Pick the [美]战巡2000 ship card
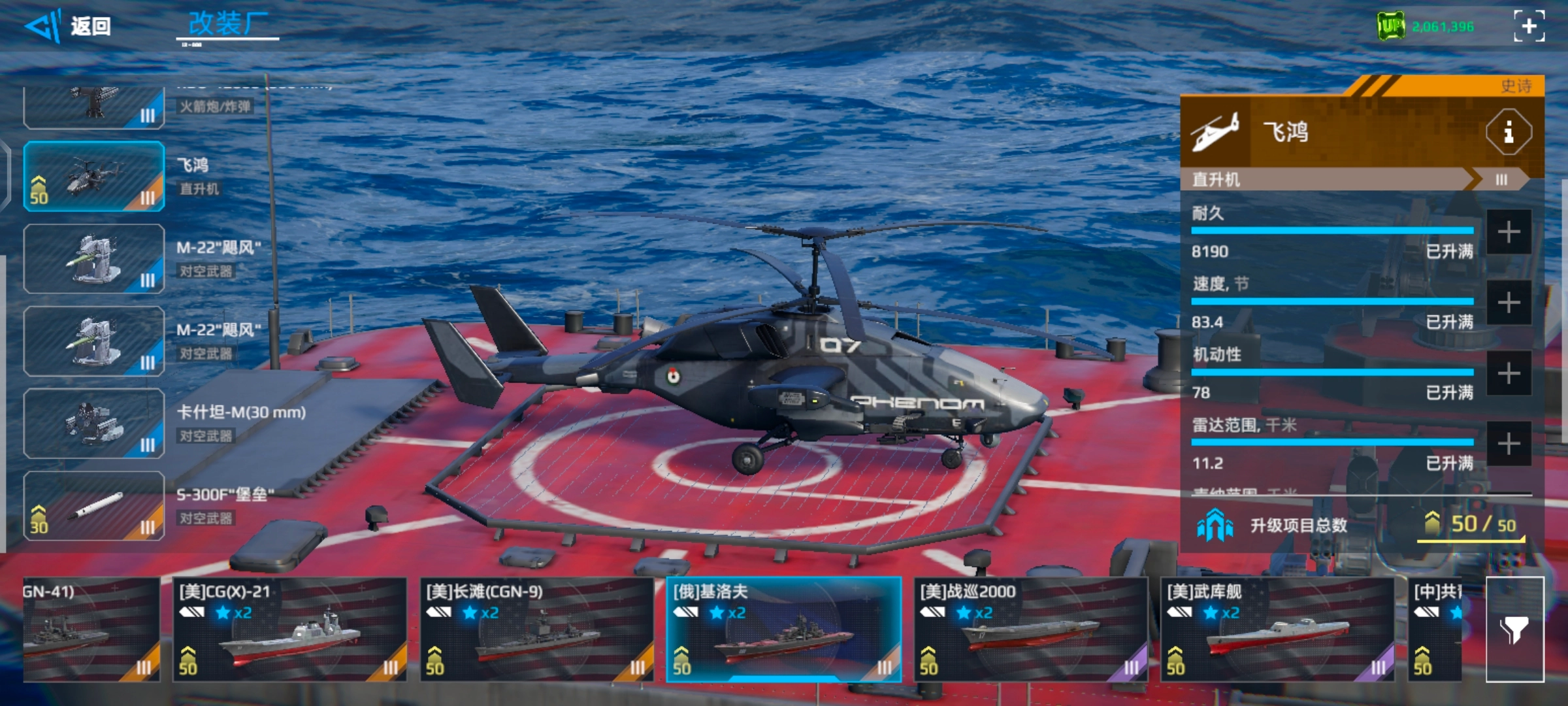Image resolution: width=1568 pixels, height=706 pixels. tap(1030, 630)
